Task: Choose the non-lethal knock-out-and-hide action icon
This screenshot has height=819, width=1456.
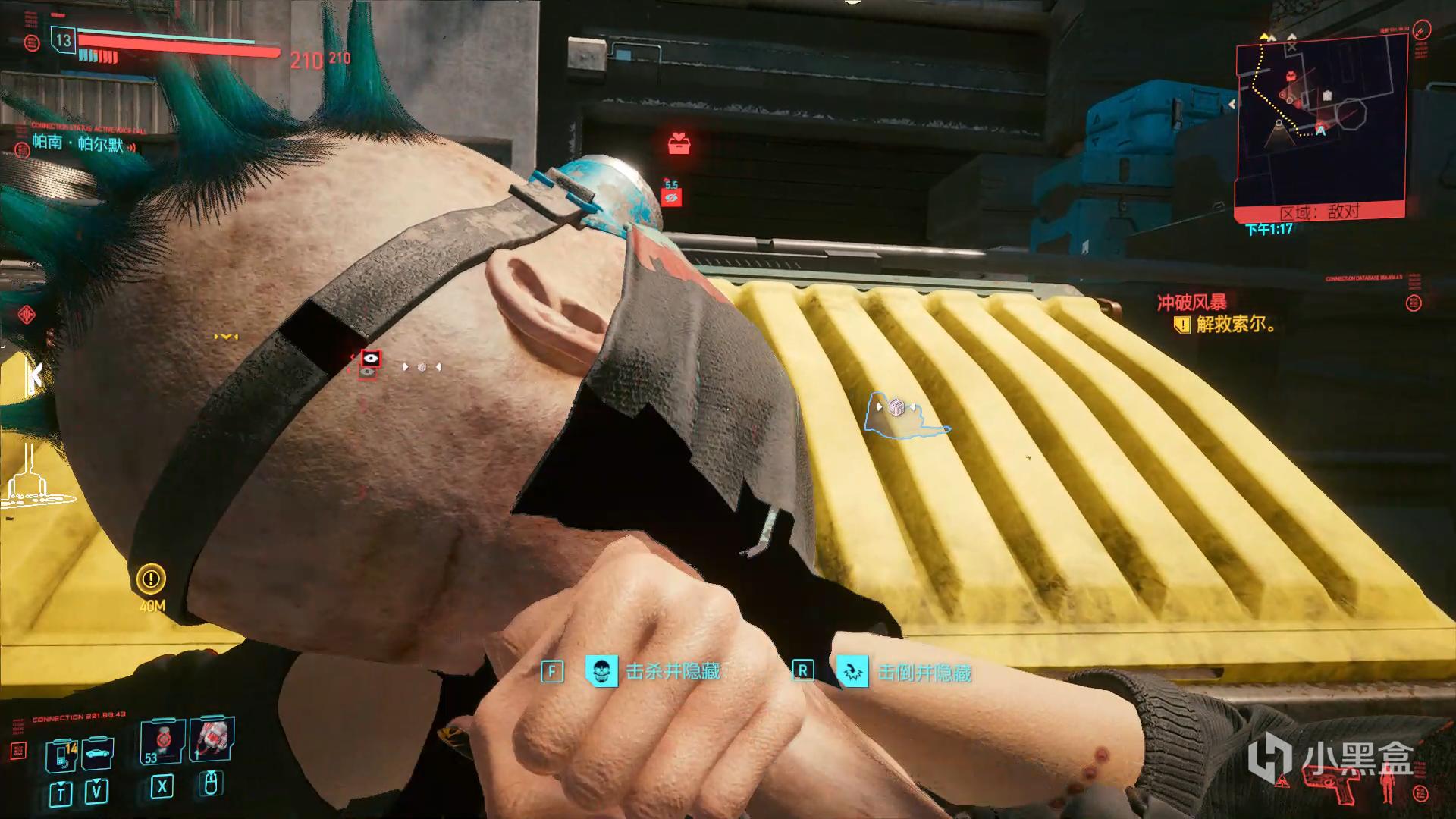Action: [x=852, y=672]
